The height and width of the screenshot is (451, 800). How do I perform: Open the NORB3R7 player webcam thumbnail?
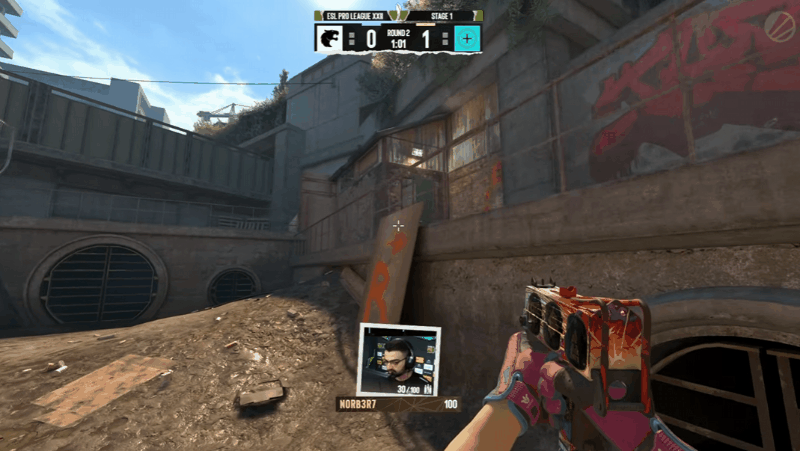[x=399, y=360]
